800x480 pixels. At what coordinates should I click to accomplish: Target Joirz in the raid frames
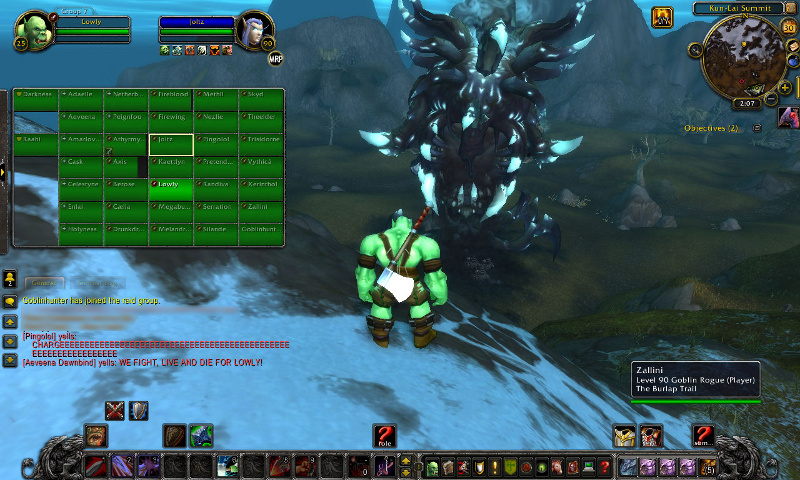(170, 144)
